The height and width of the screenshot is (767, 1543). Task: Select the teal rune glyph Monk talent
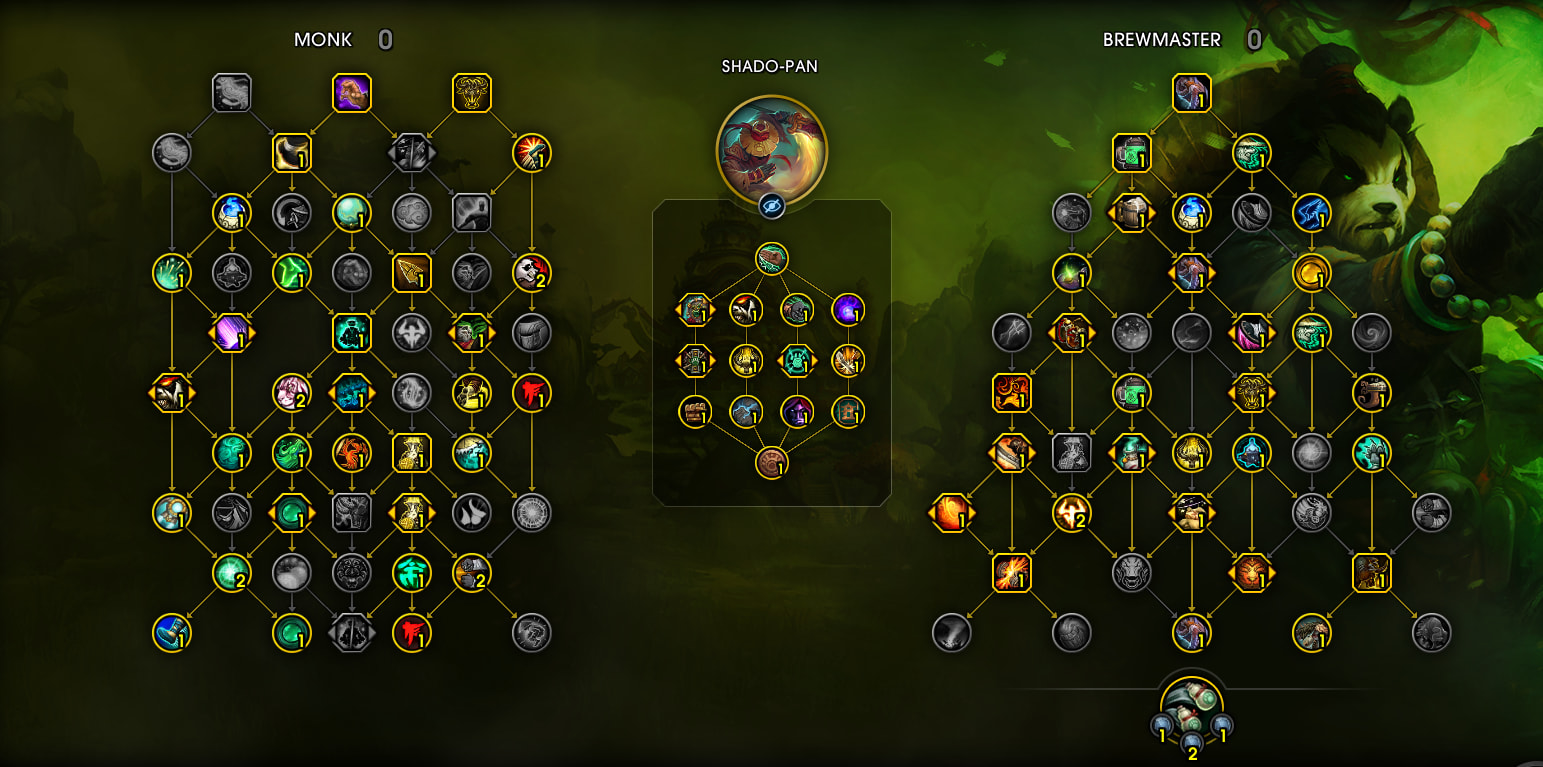point(411,573)
